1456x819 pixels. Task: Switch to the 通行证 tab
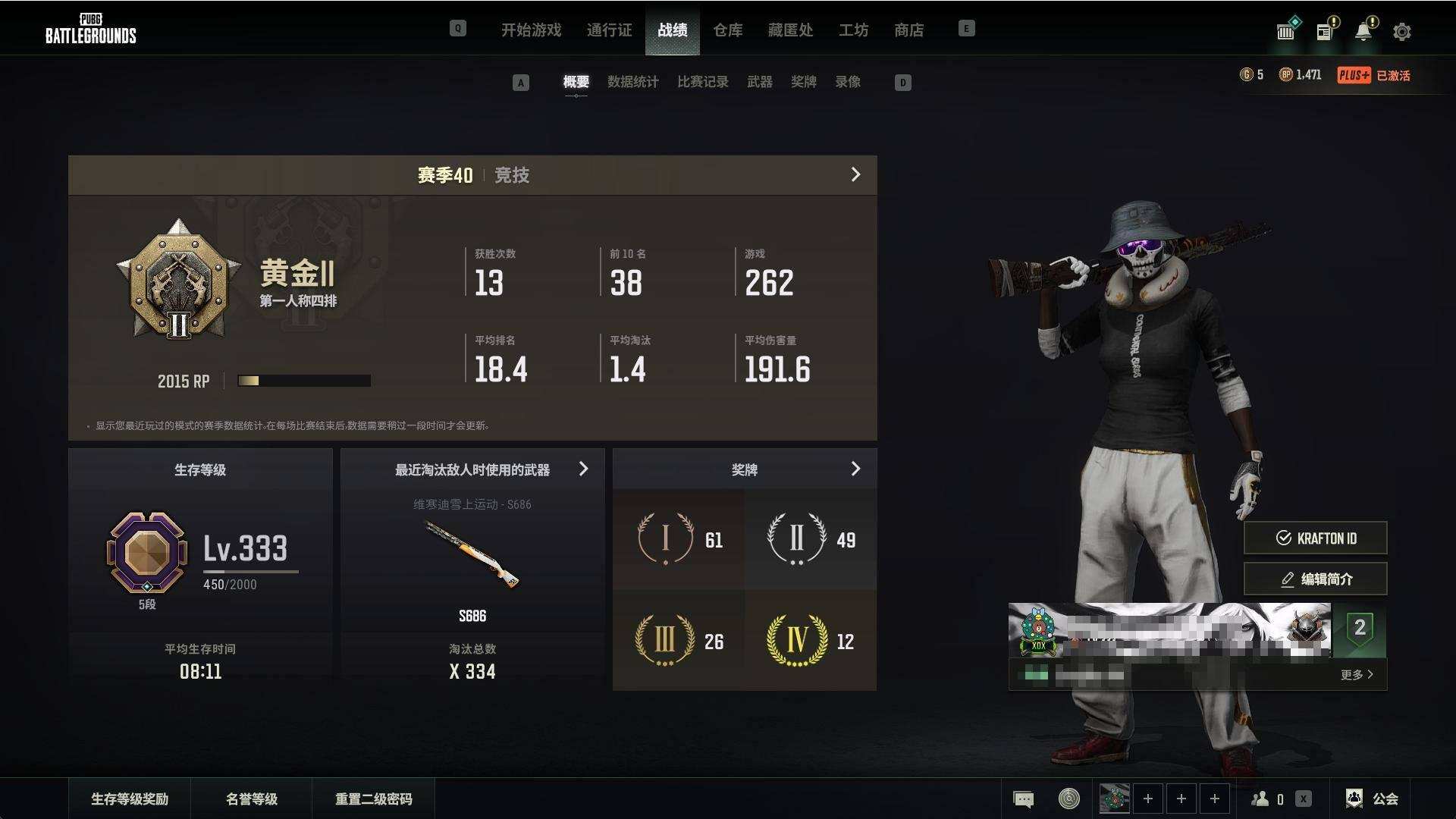click(x=609, y=30)
